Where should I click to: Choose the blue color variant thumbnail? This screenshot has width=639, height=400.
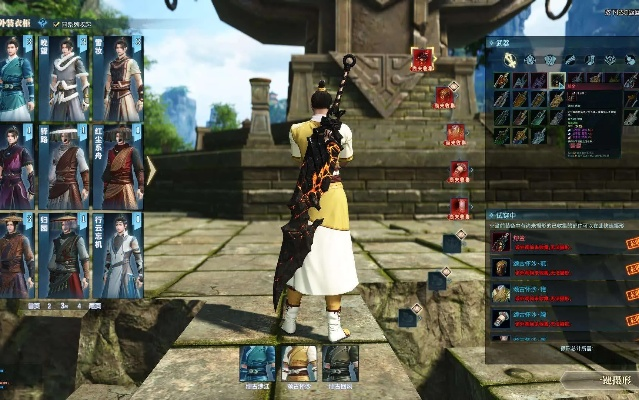(258, 364)
